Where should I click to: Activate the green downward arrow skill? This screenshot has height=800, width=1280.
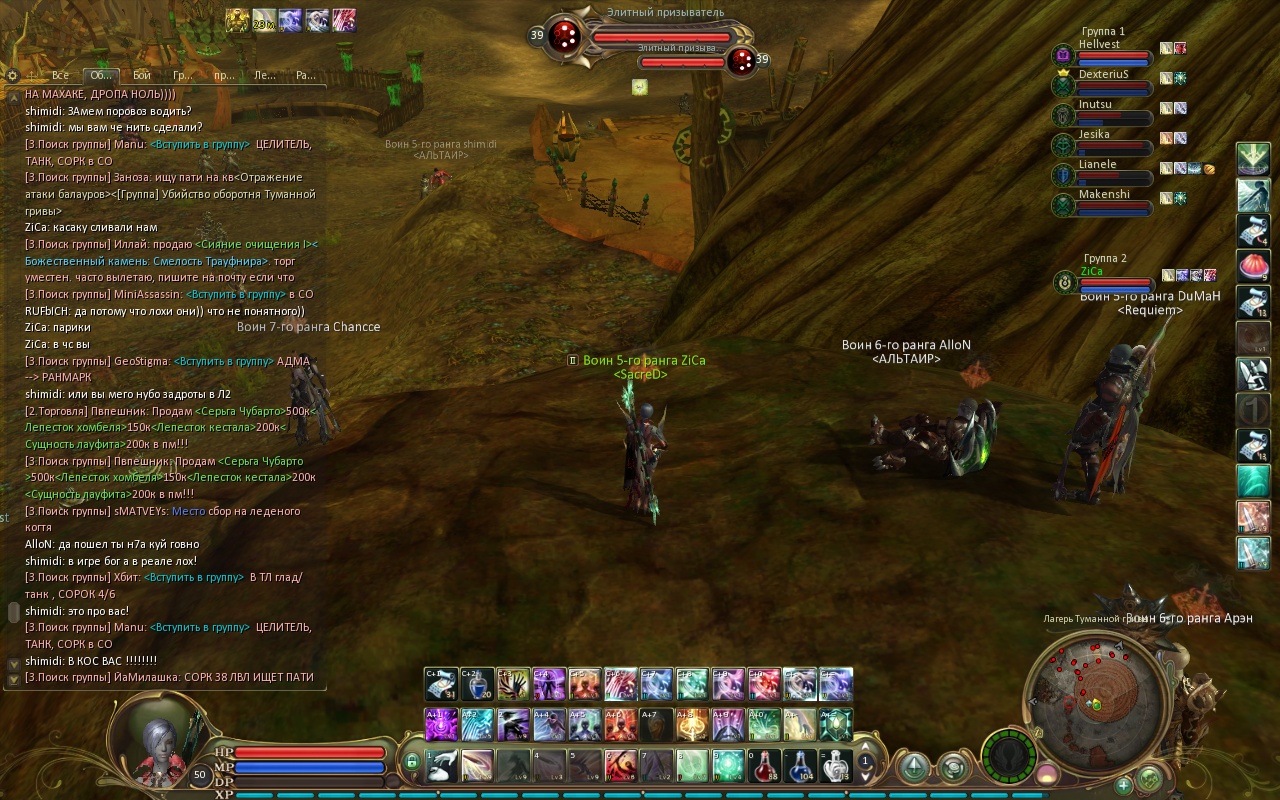1253,158
